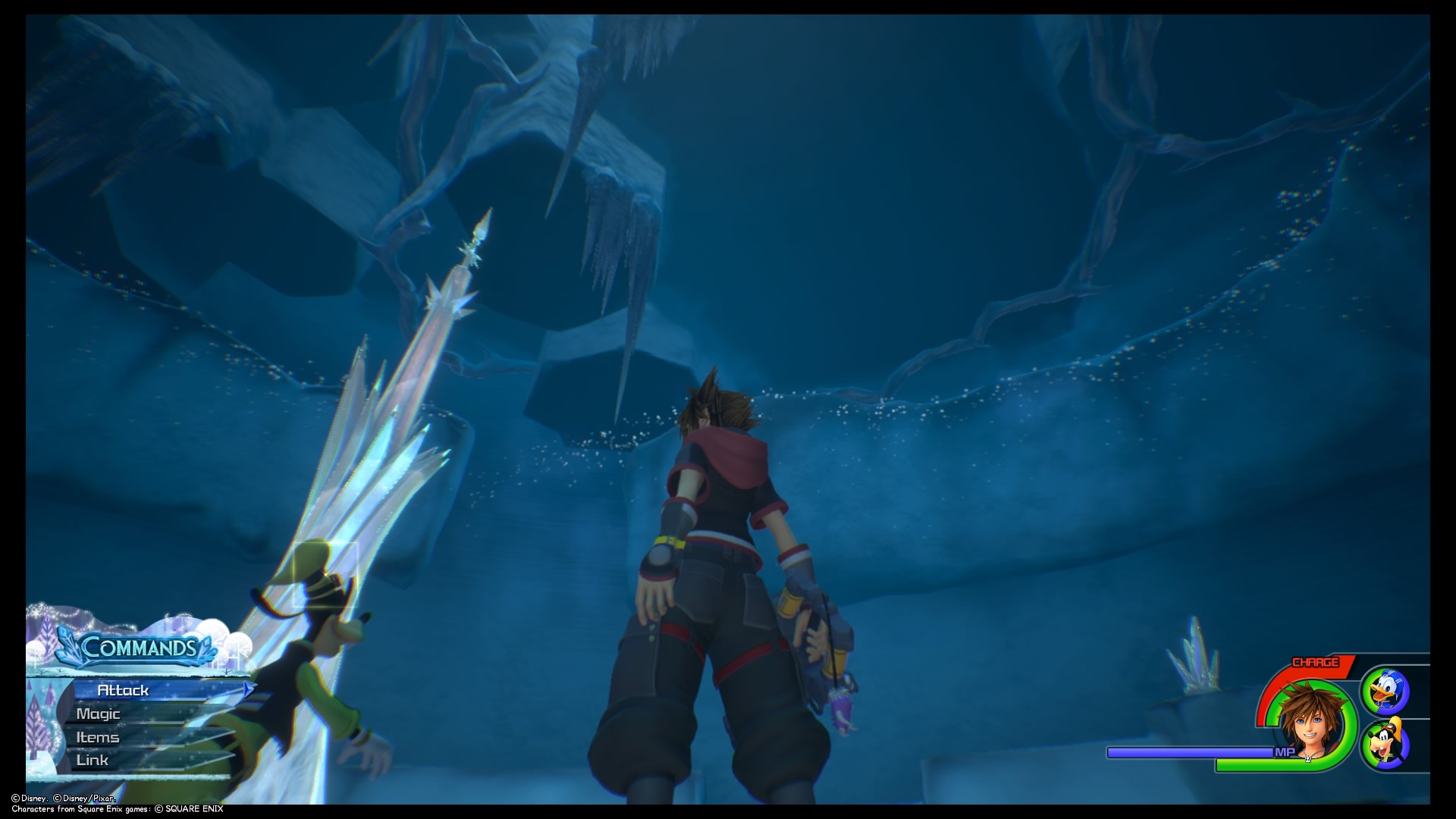Select the Items command

[x=97, y=738]
